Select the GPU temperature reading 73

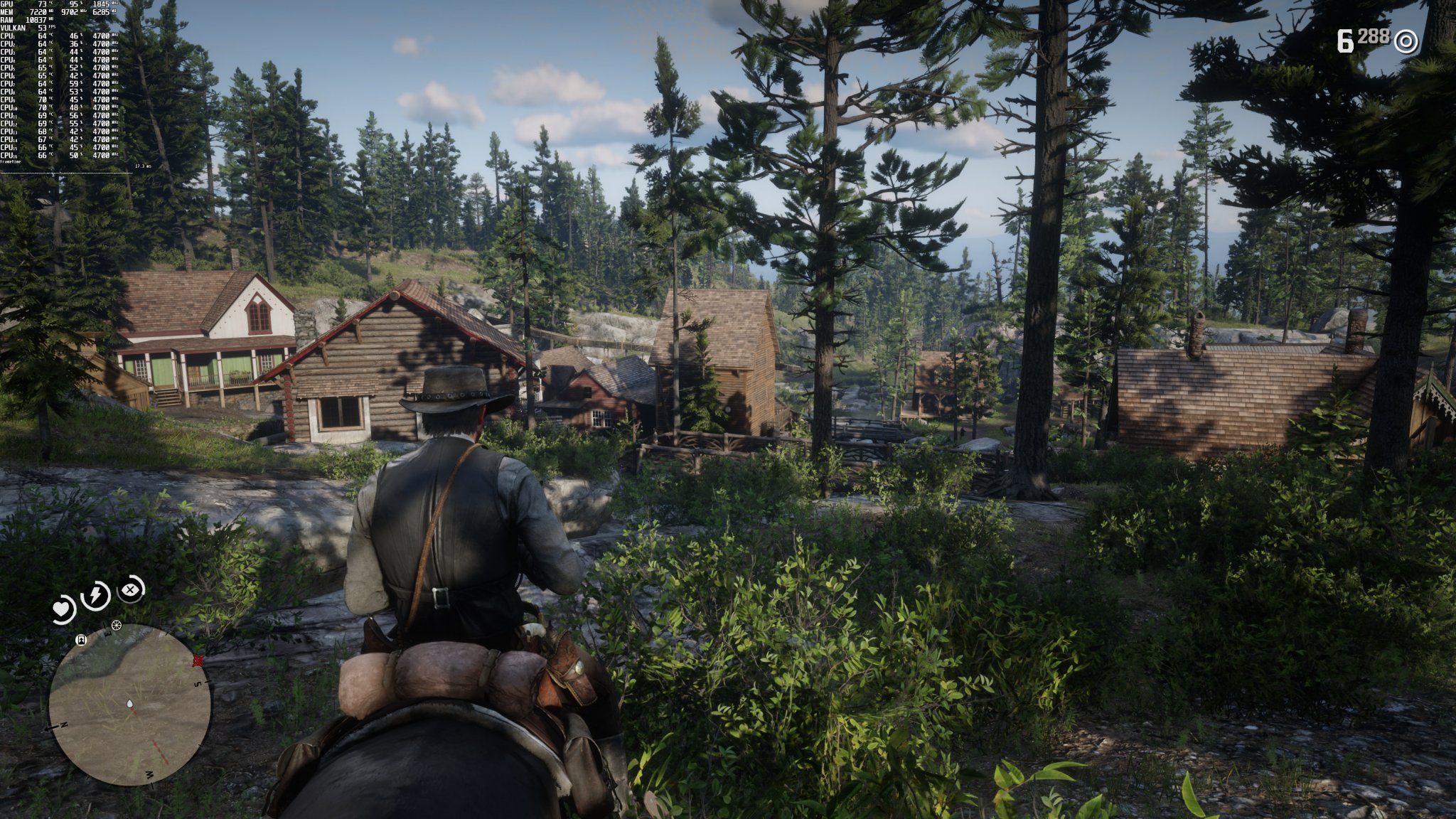[41, 4]
